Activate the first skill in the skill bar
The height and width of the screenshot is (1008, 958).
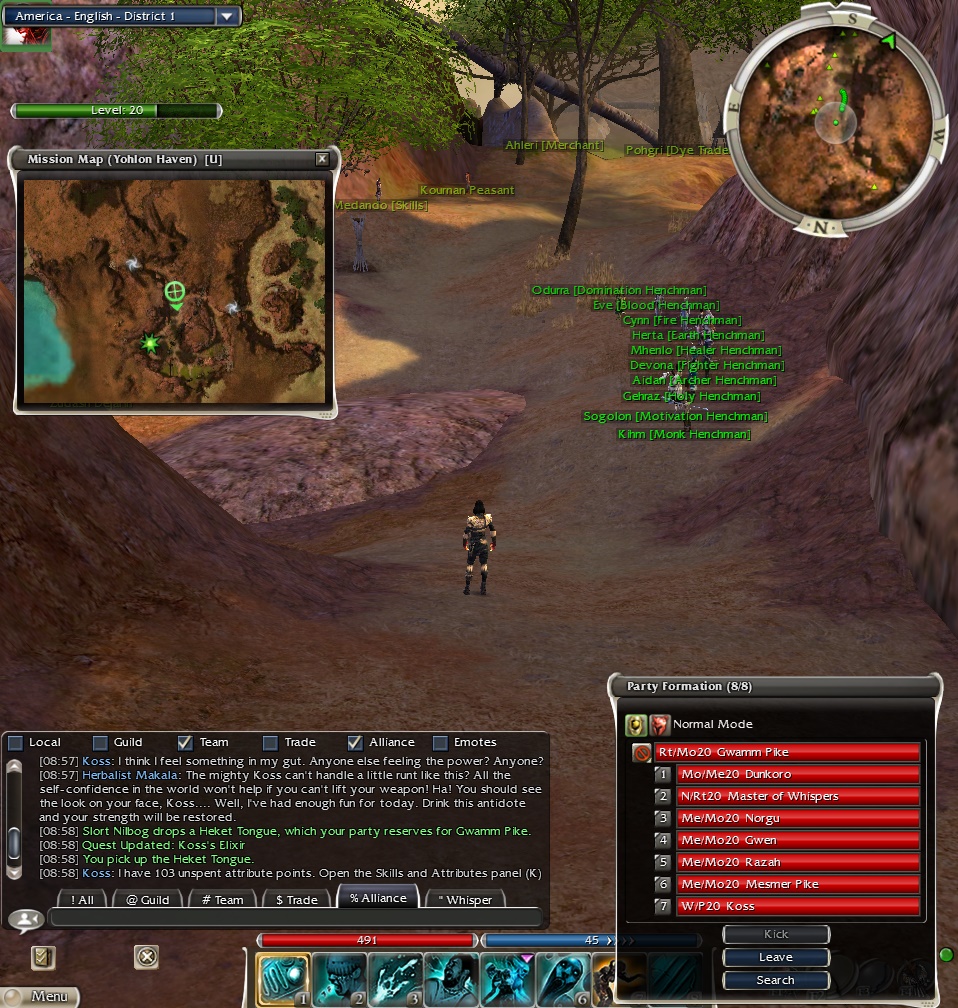coord(283,979)
